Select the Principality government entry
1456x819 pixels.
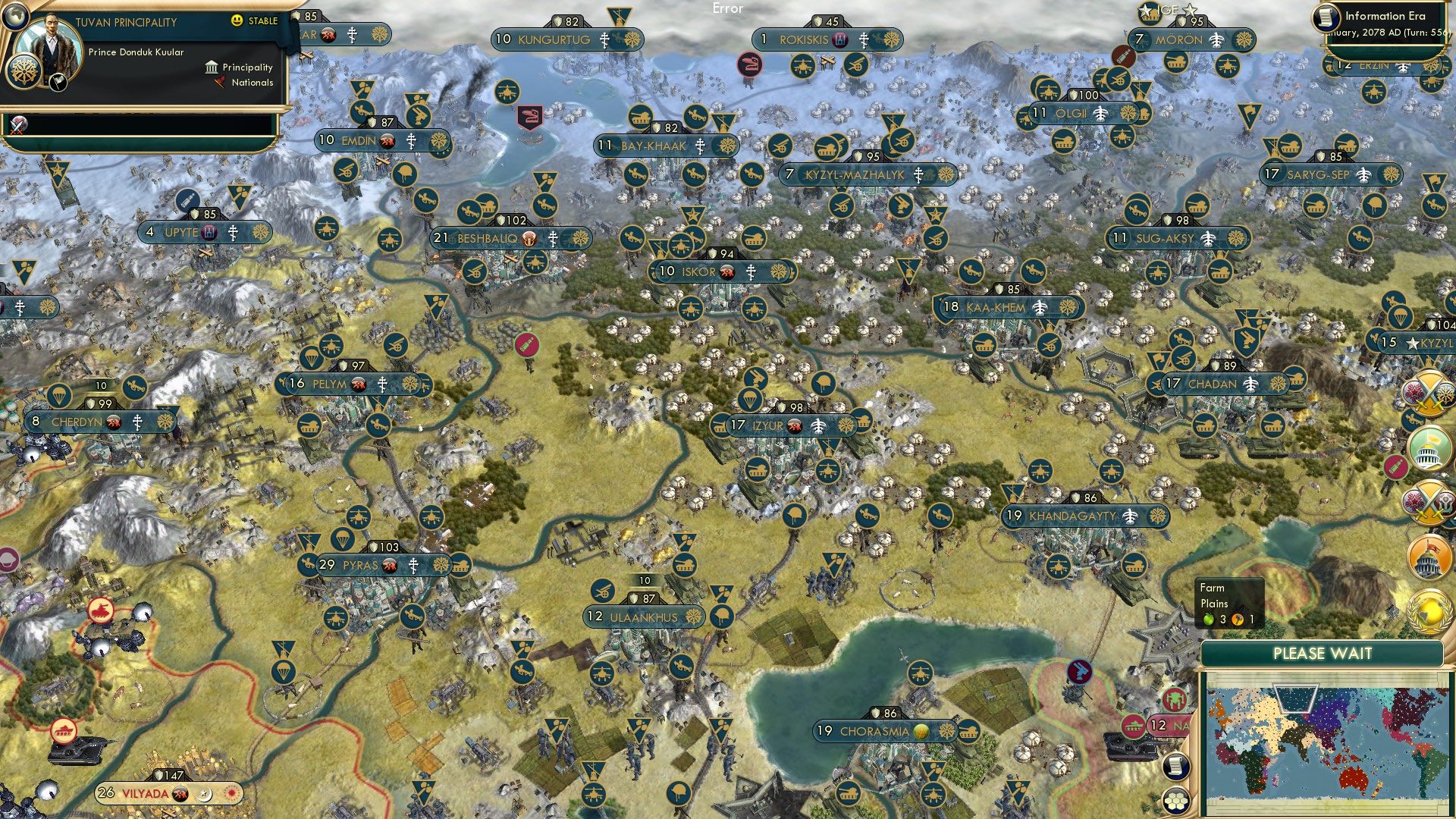pos(247,68)
